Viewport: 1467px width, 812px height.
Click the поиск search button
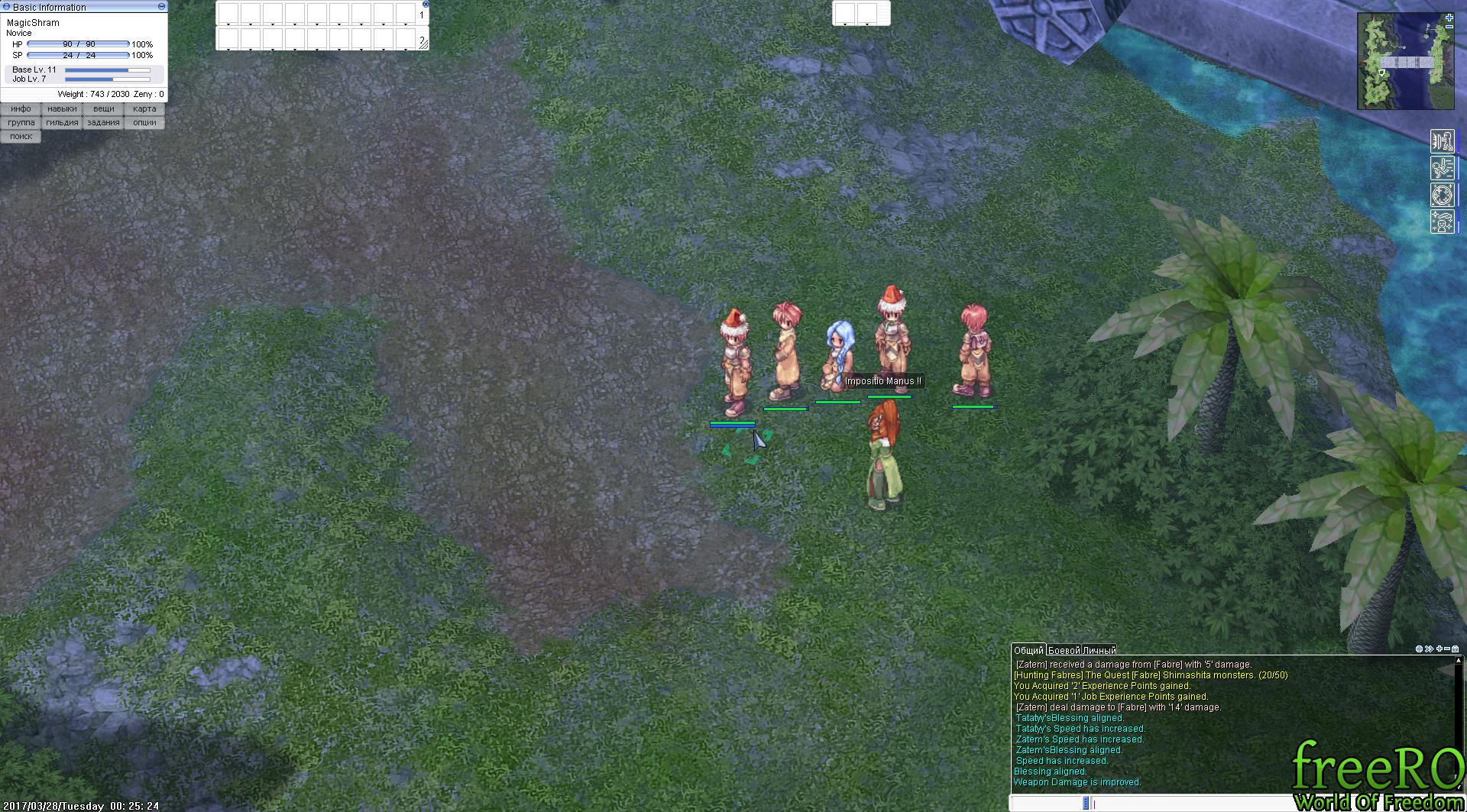click(x=21, y=137)
